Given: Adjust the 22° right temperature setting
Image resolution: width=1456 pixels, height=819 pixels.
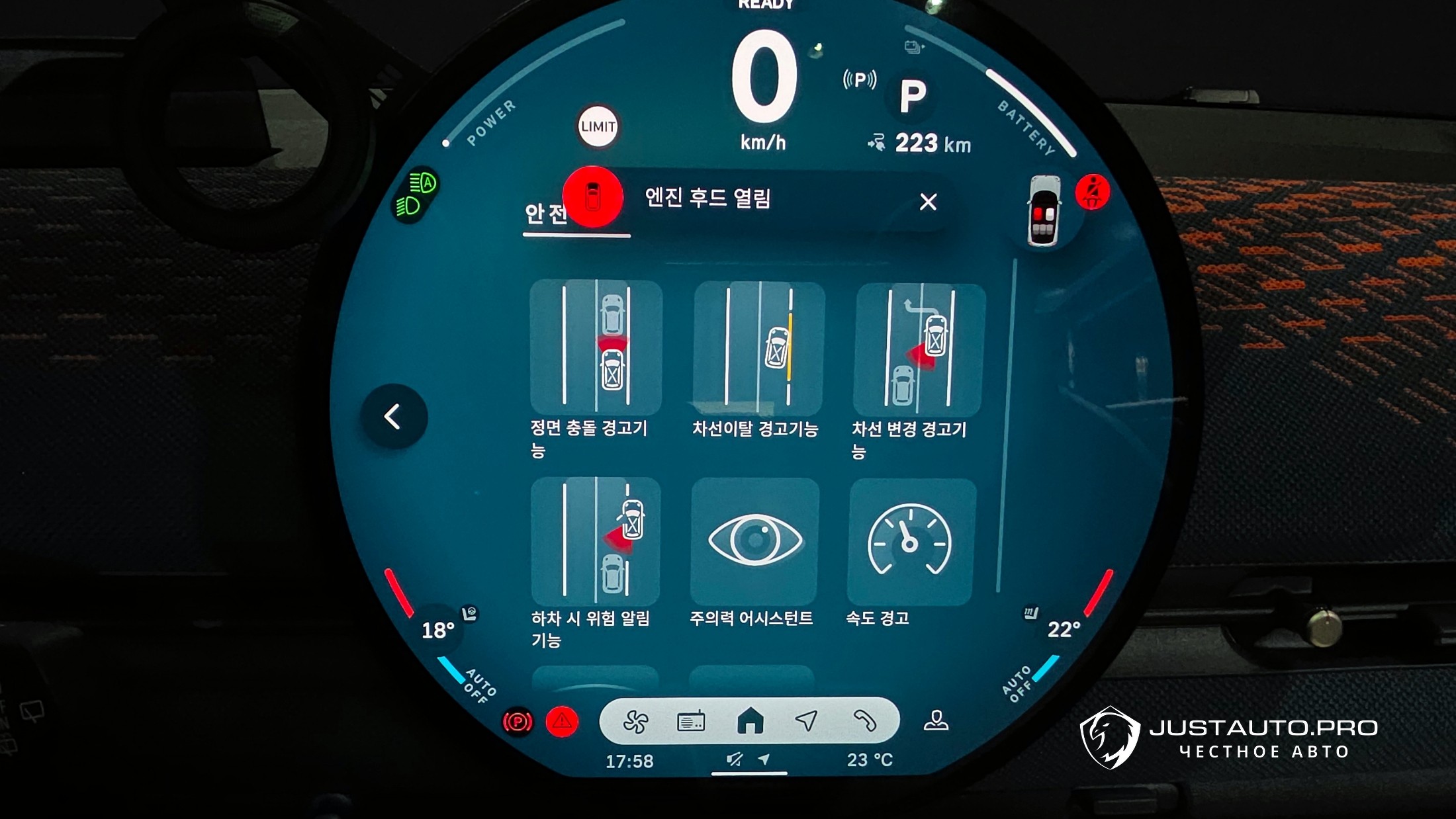Looking at the screenshot, I should (x=1063, y=629).
